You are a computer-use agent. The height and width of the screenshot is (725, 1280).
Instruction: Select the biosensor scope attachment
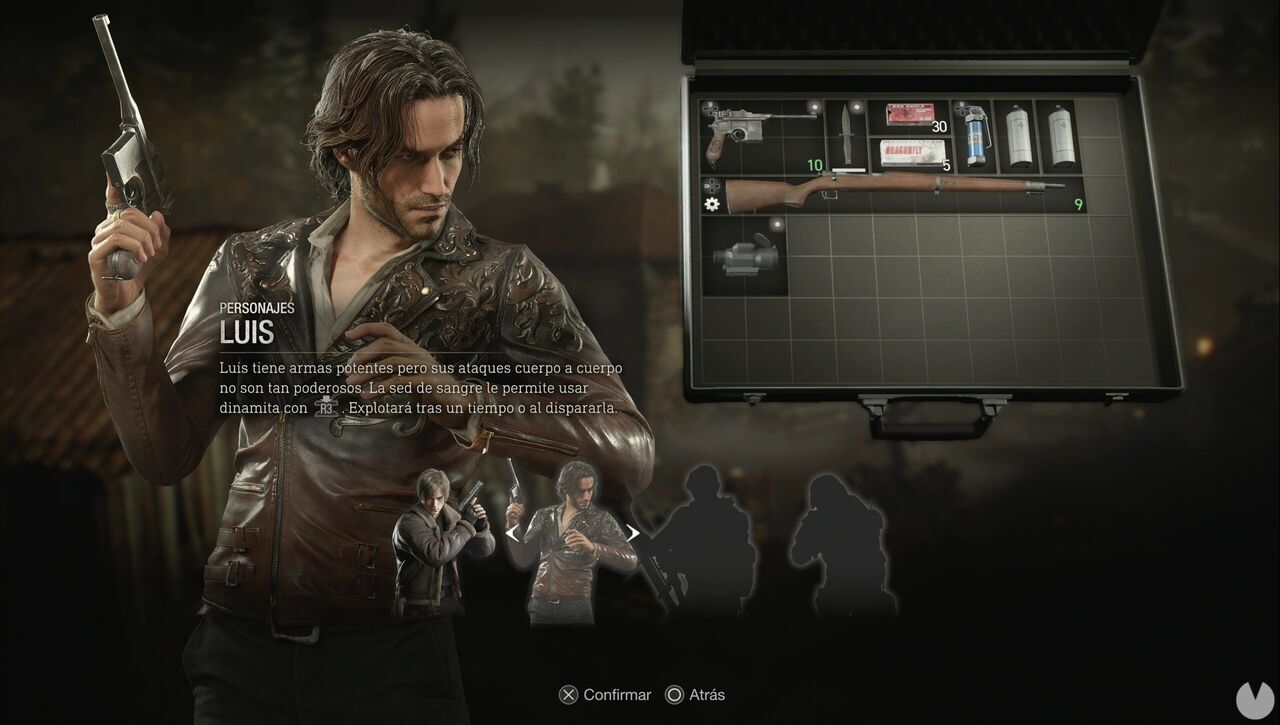click(x=744, y=257)
